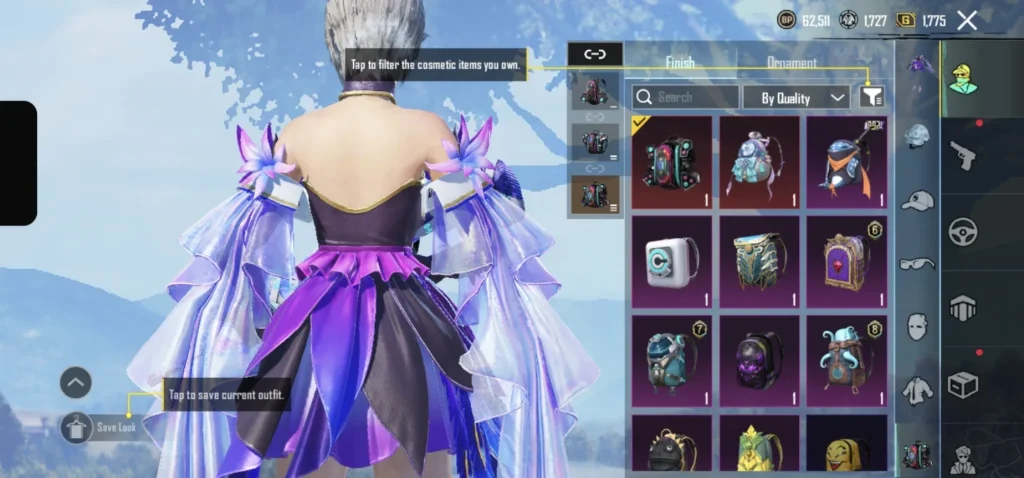Choose the penguin backpack with orange scarf
This screenshot has height=478, width=1024.
click(847, 162)
